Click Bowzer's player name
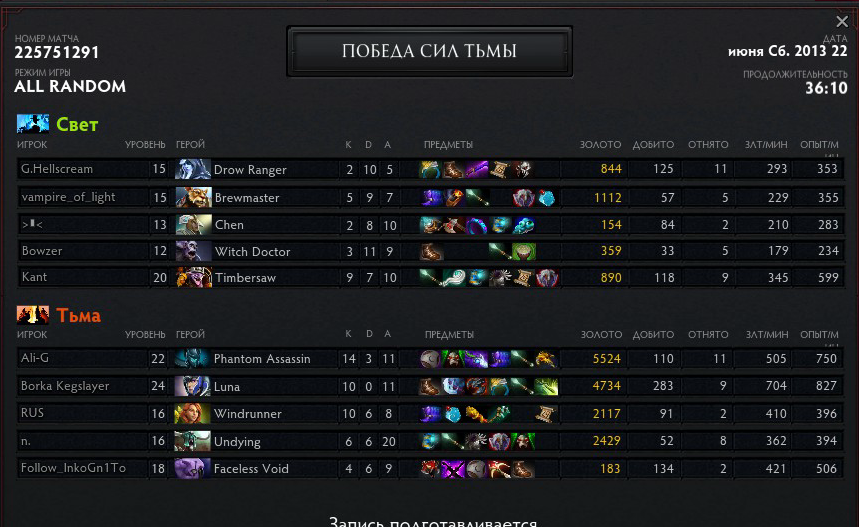Image resolution: width=859 pixels, height=527 pixels. pyautogui.click(x=42, y=251)
